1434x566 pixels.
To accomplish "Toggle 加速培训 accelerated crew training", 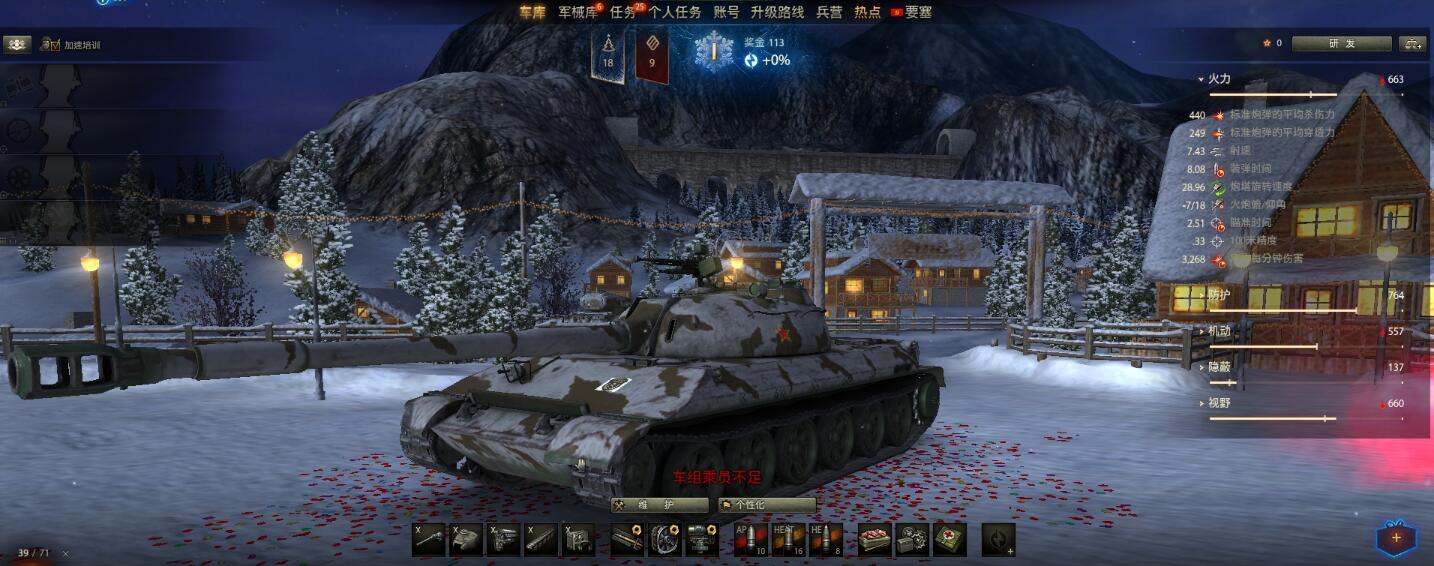I will 70,44.
